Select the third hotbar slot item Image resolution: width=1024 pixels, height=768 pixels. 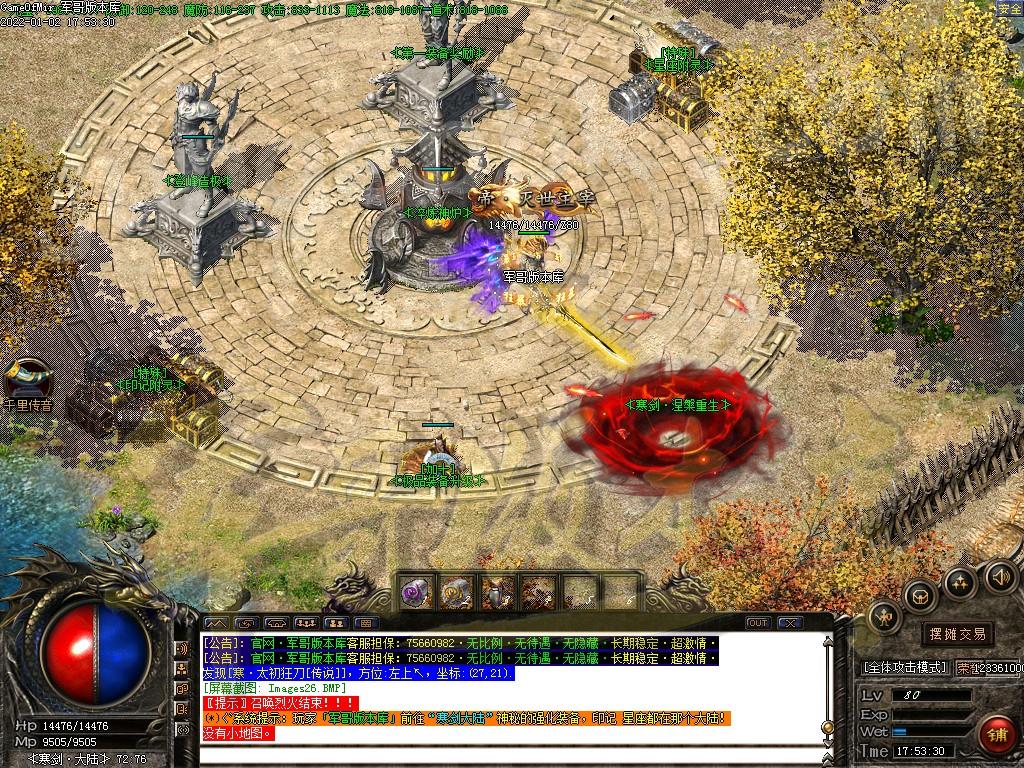499,592
